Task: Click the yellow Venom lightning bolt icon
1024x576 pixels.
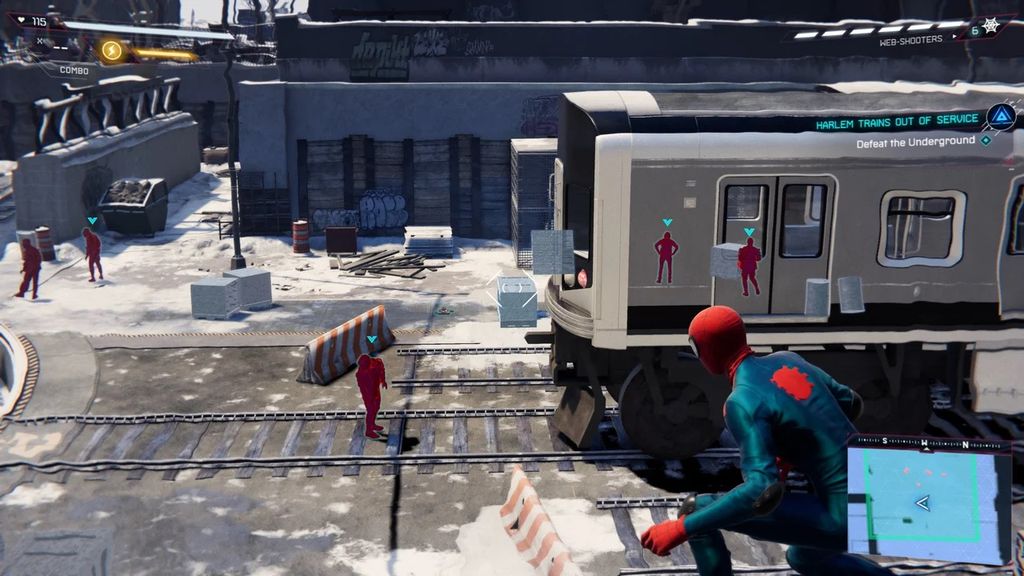Action: pos(111,49)
